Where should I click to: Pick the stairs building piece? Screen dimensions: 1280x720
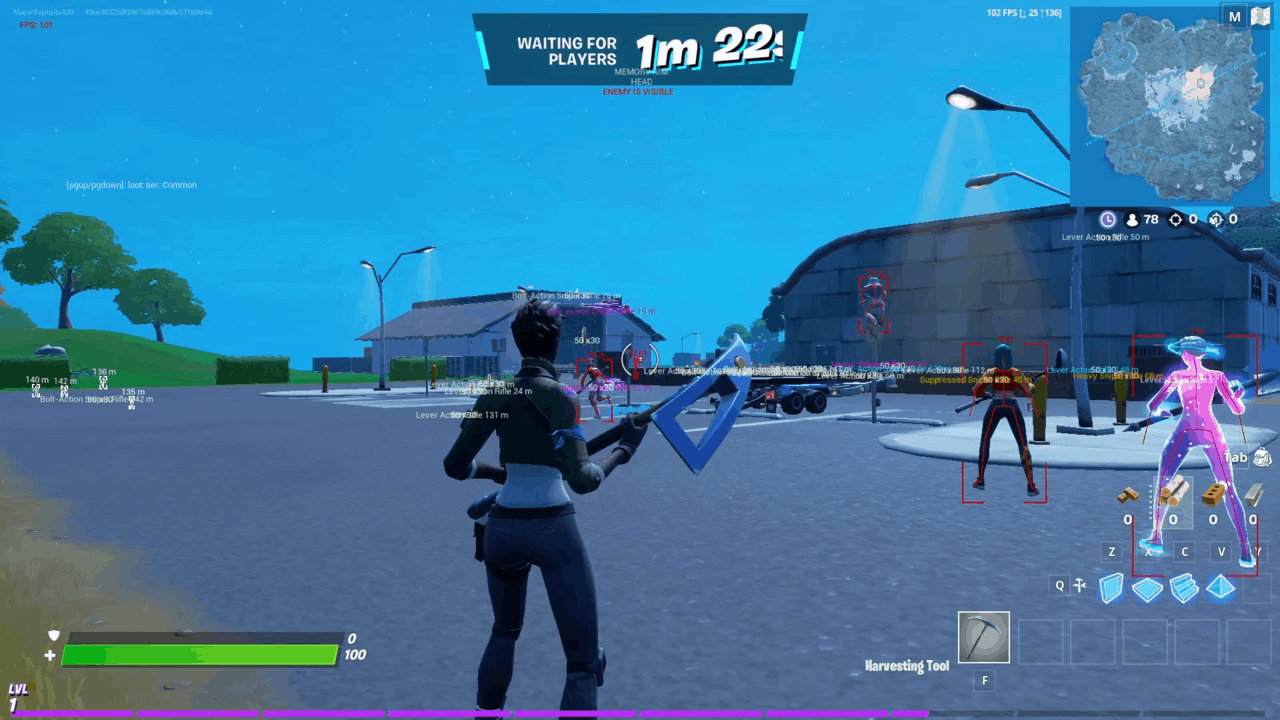[x=1184, y=588]
